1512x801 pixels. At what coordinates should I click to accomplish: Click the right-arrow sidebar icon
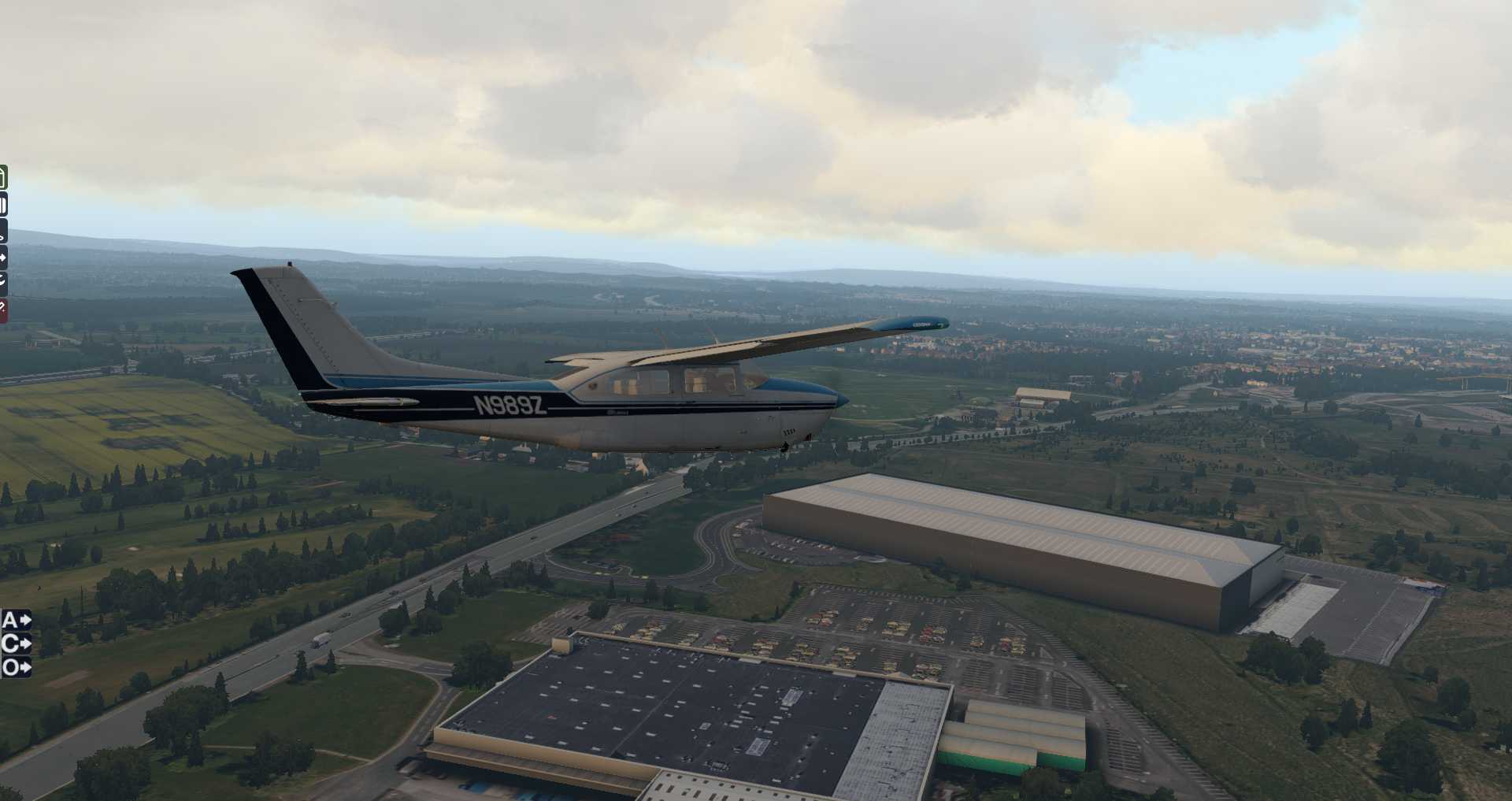[x=3, y=257]
